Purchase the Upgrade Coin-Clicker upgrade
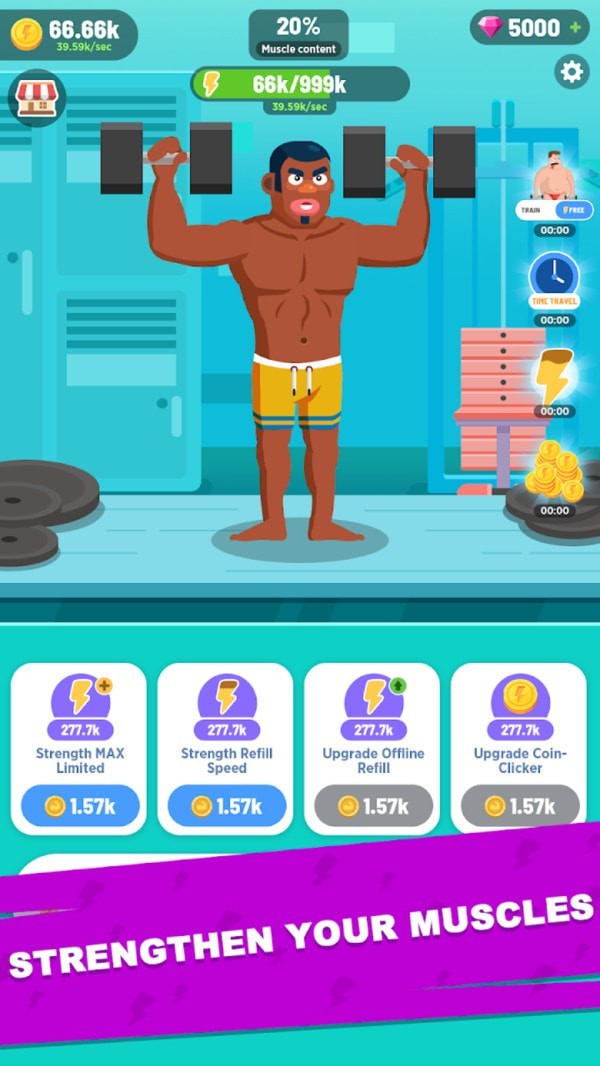This screenshot has height=1066, width=600. tap(519, 806)
